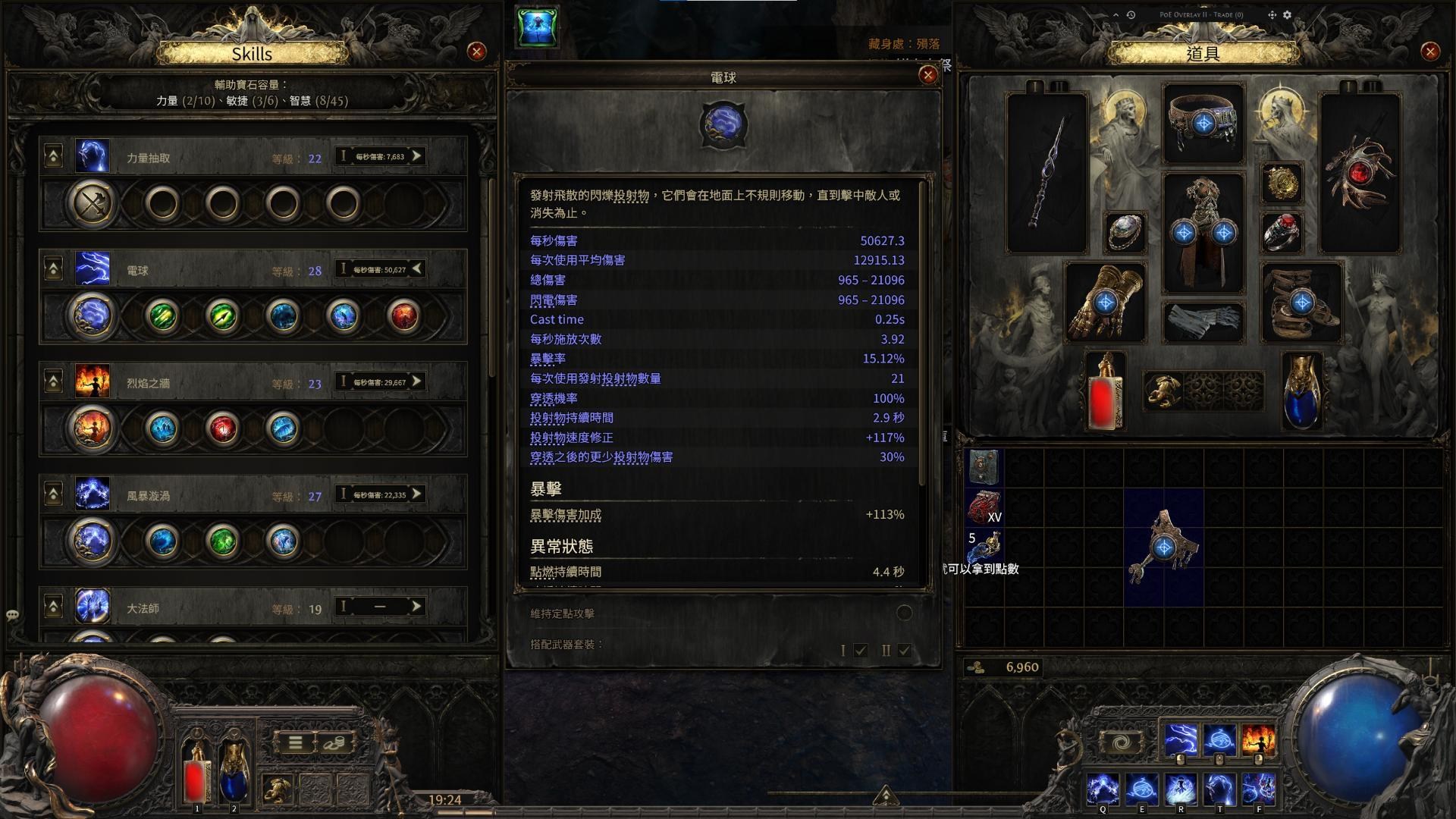The width and height of the screenshot is (1456, 819).
Task: Open the 風暴漩渦 skill gem icon
Action: pyautogui.click(x=92, y=494)
